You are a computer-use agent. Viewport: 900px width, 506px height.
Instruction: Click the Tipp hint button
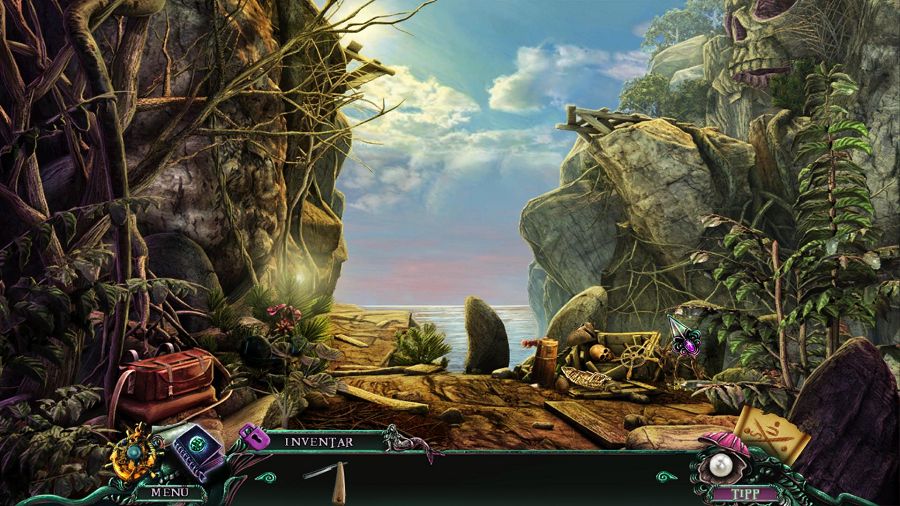click(x=739, y=492)
